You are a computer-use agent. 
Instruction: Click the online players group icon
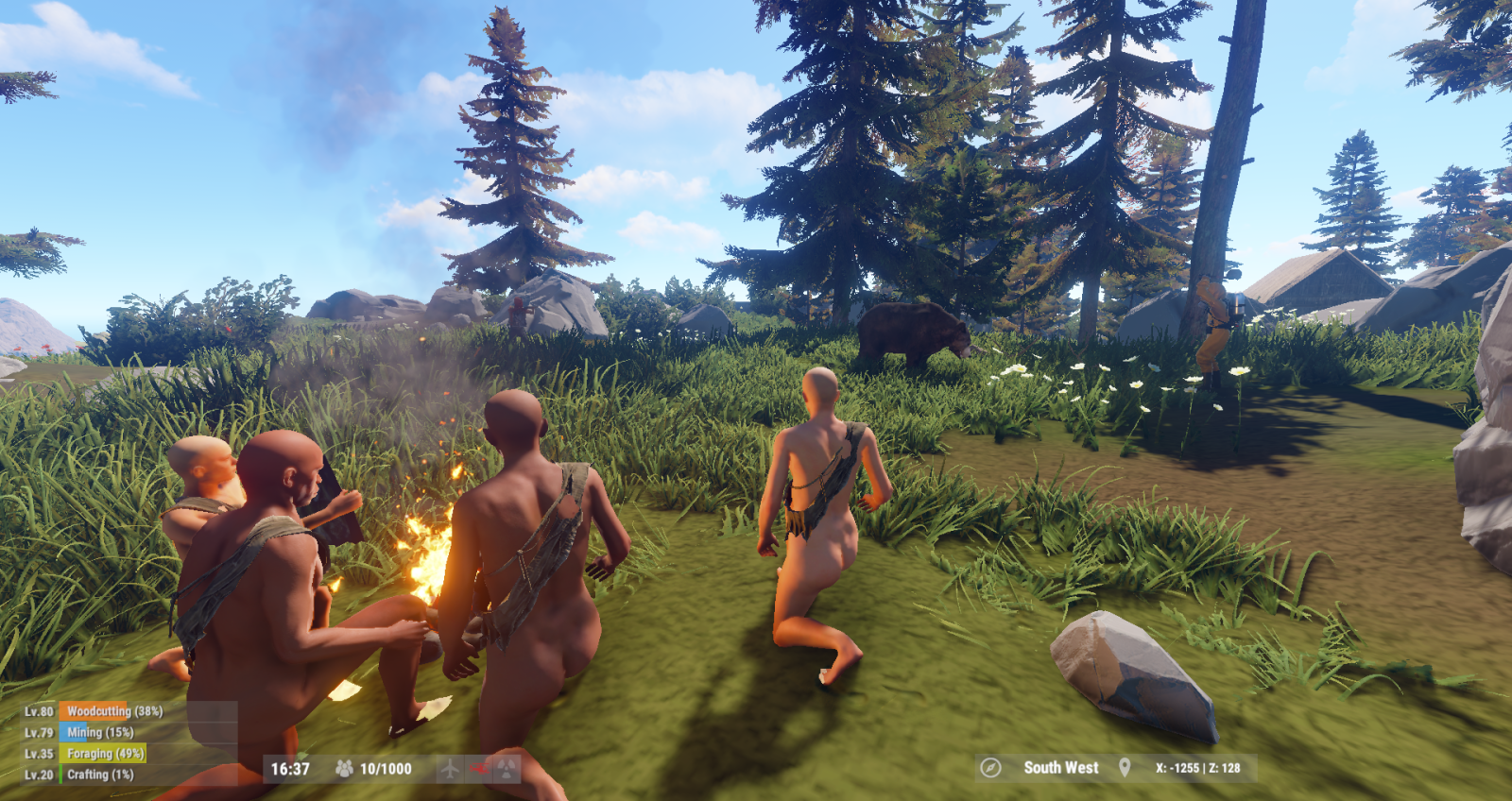pyautogui.click(x=344, y=769)
